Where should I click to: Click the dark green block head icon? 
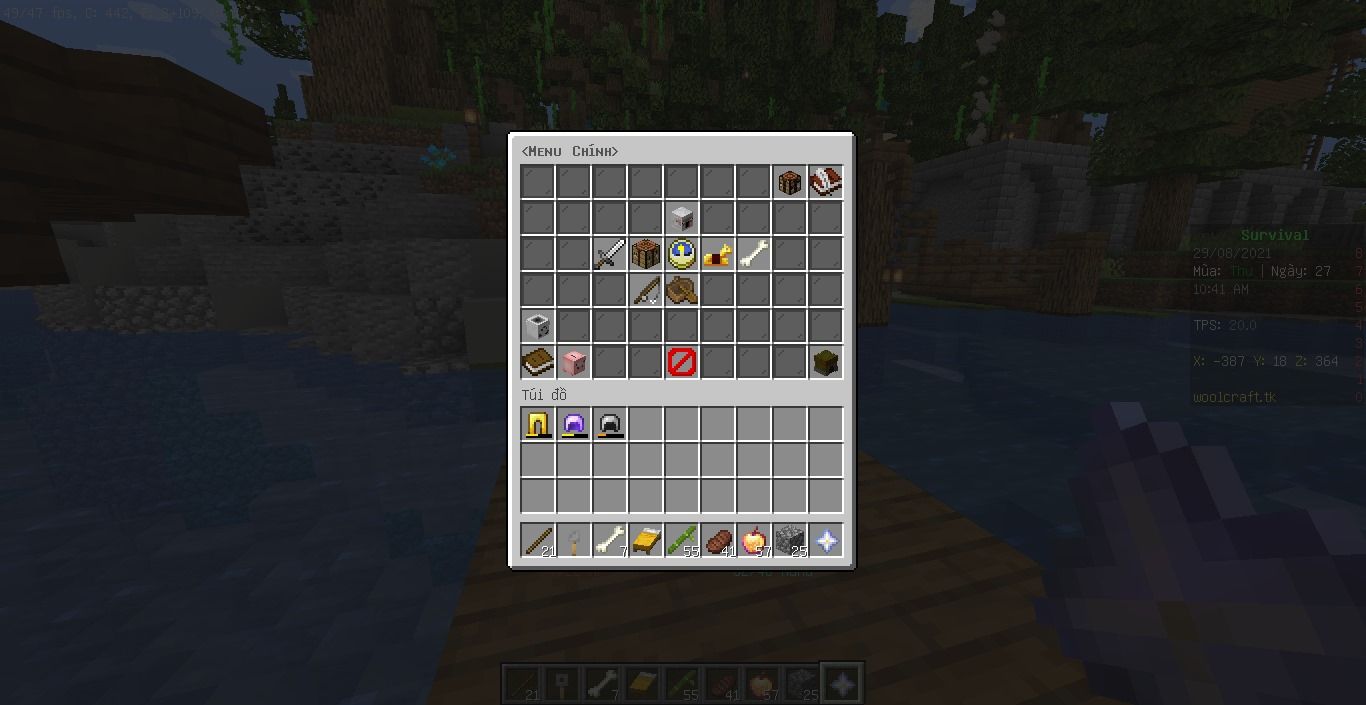pyautogui.click(x=825, y=362)
